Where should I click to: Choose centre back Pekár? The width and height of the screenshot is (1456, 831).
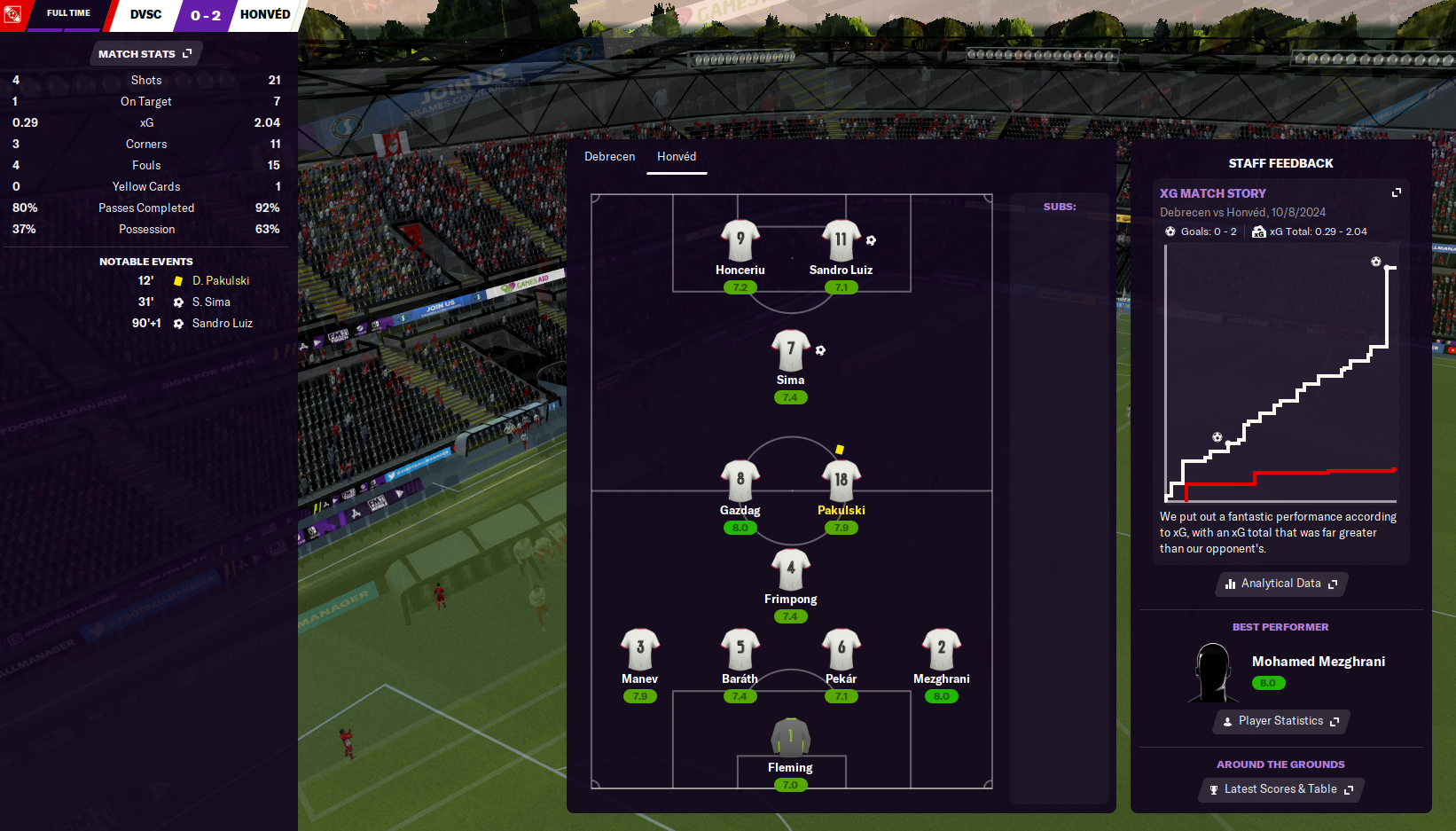point(841,650)
